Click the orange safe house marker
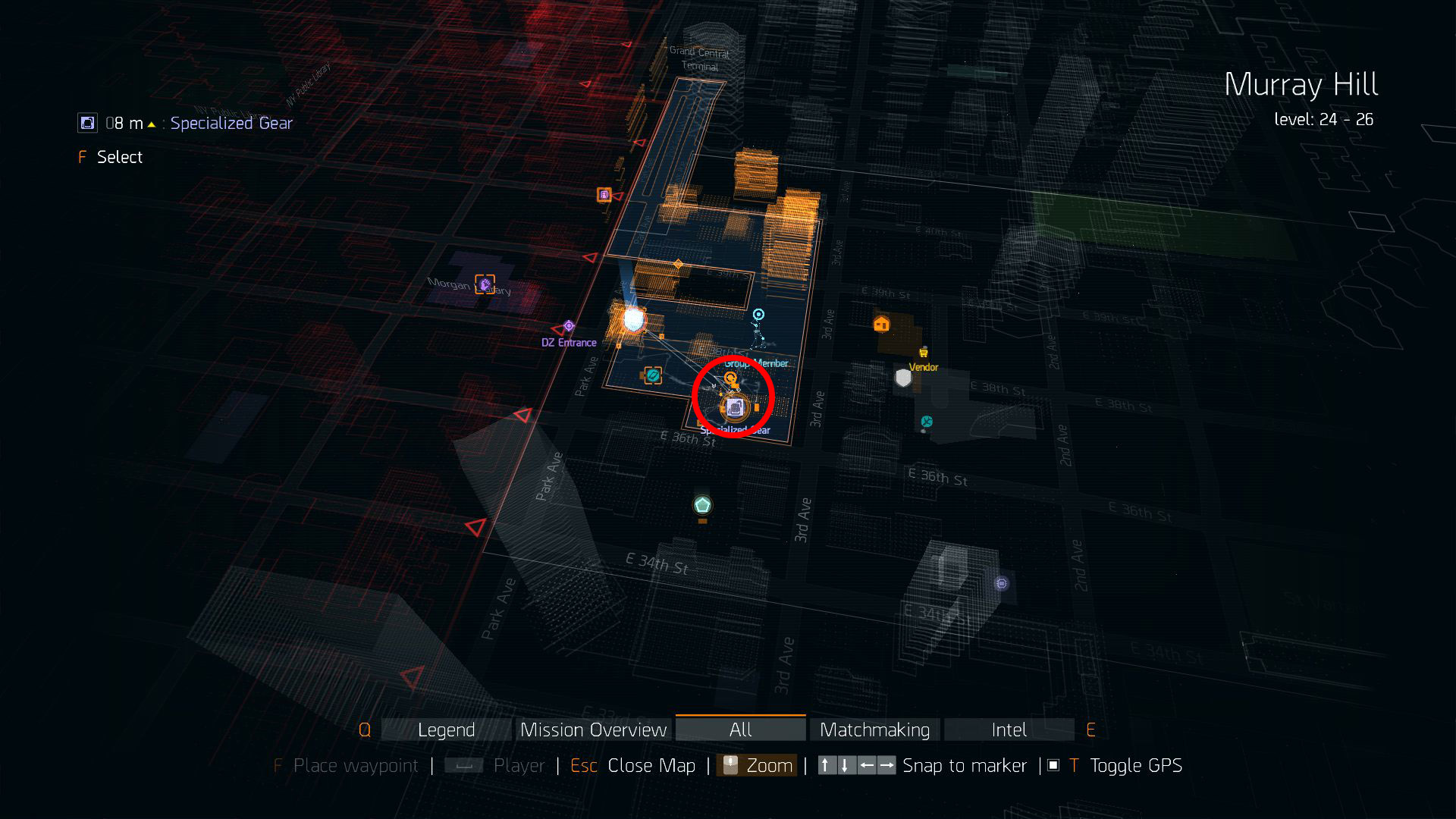The width and height of the screenshot is (1456, 819). pos(881,325)
